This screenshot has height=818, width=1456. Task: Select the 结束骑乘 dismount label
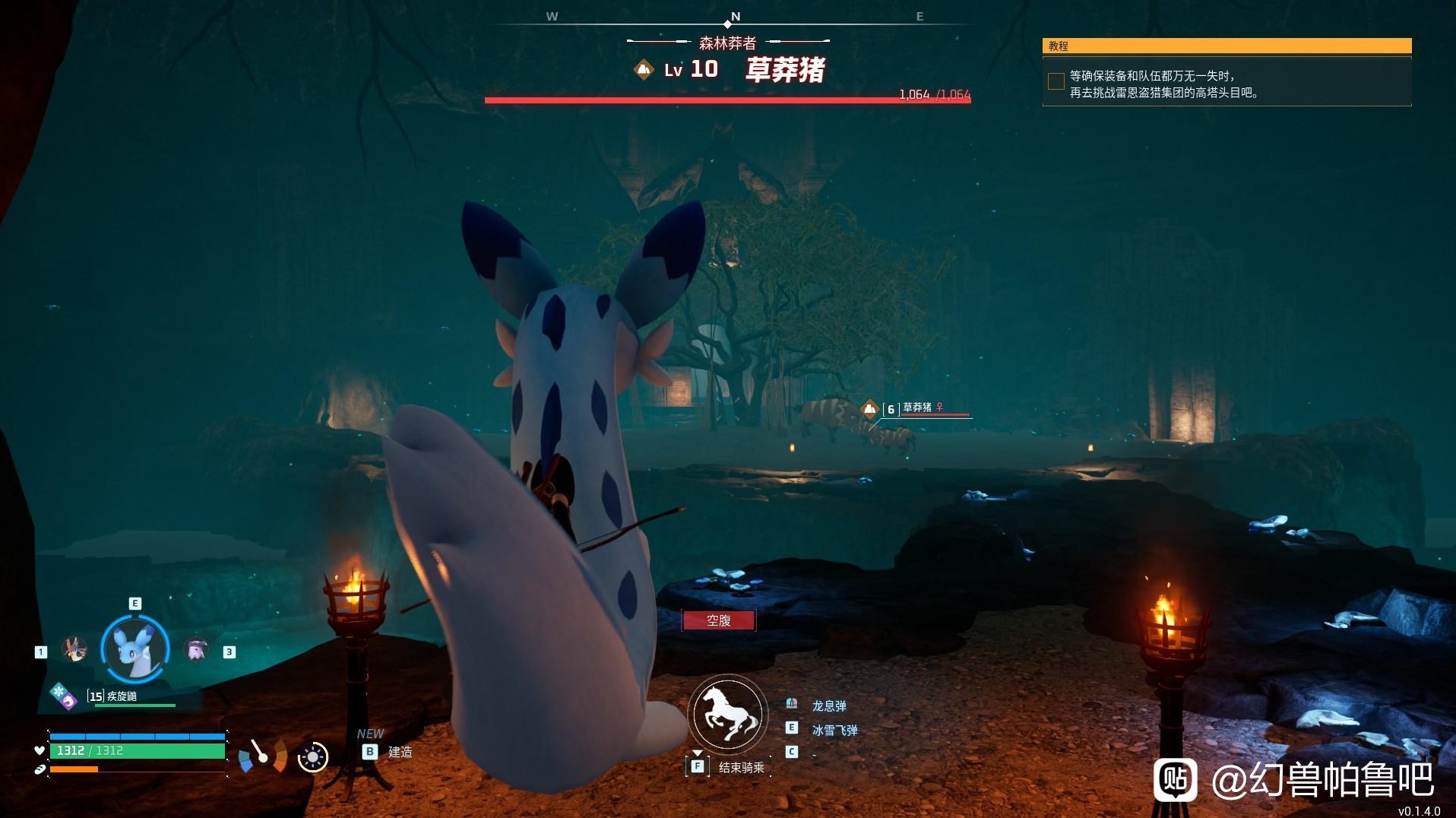(x=741, y=767)
